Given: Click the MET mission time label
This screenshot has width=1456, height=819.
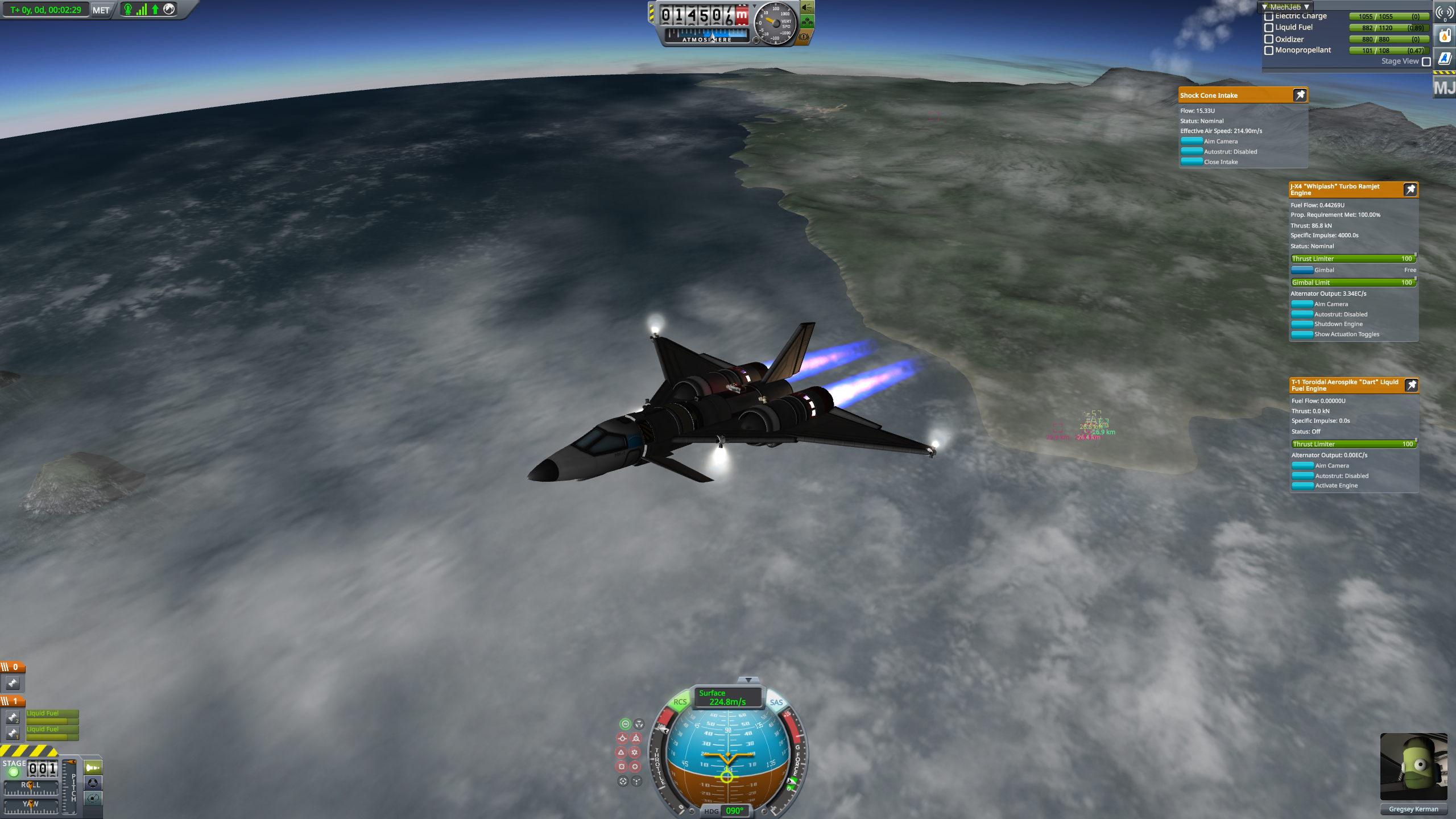Looking at the screenshot, I should 101,10.
